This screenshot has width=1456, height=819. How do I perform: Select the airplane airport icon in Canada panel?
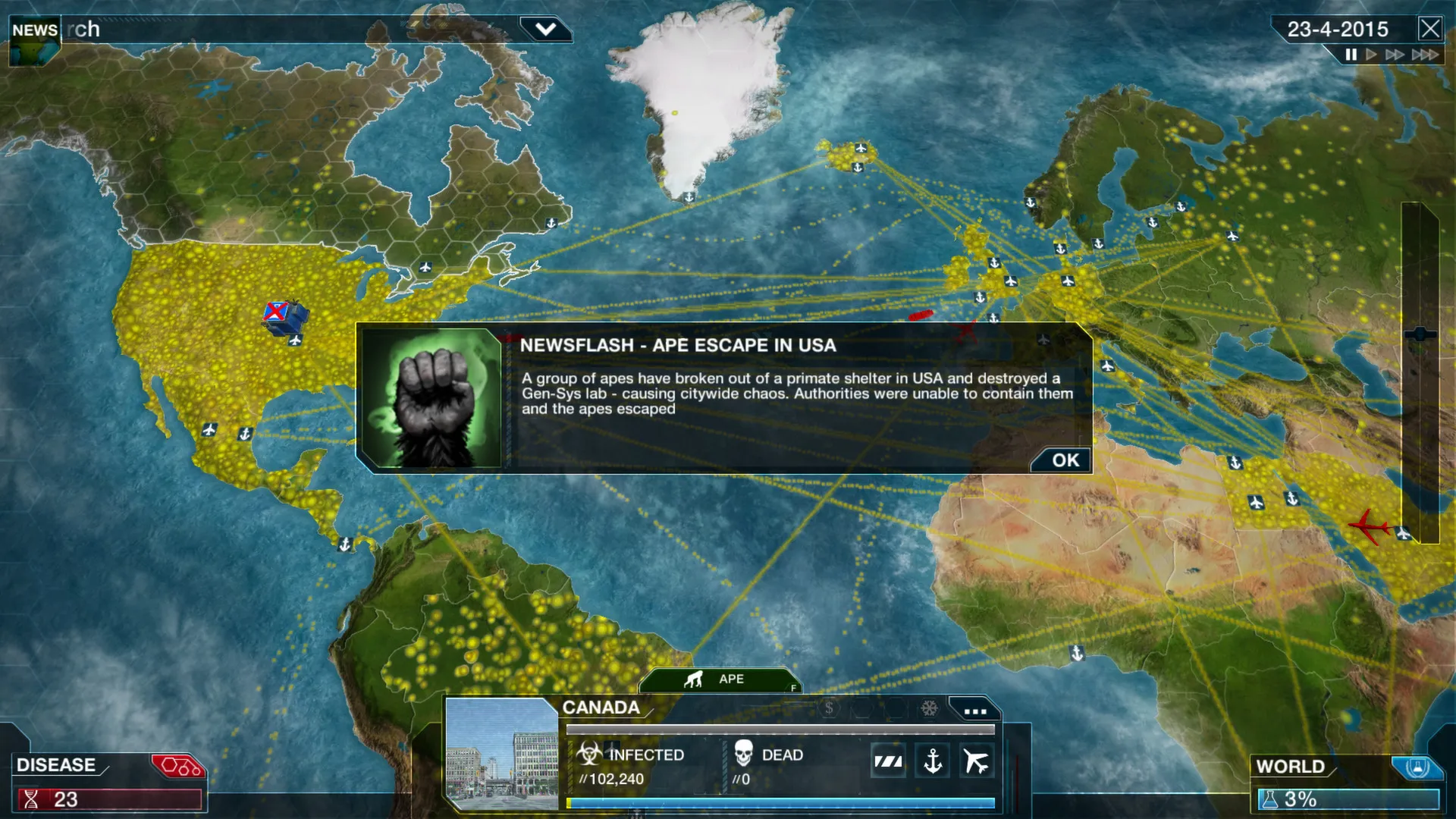pos(977,759)
